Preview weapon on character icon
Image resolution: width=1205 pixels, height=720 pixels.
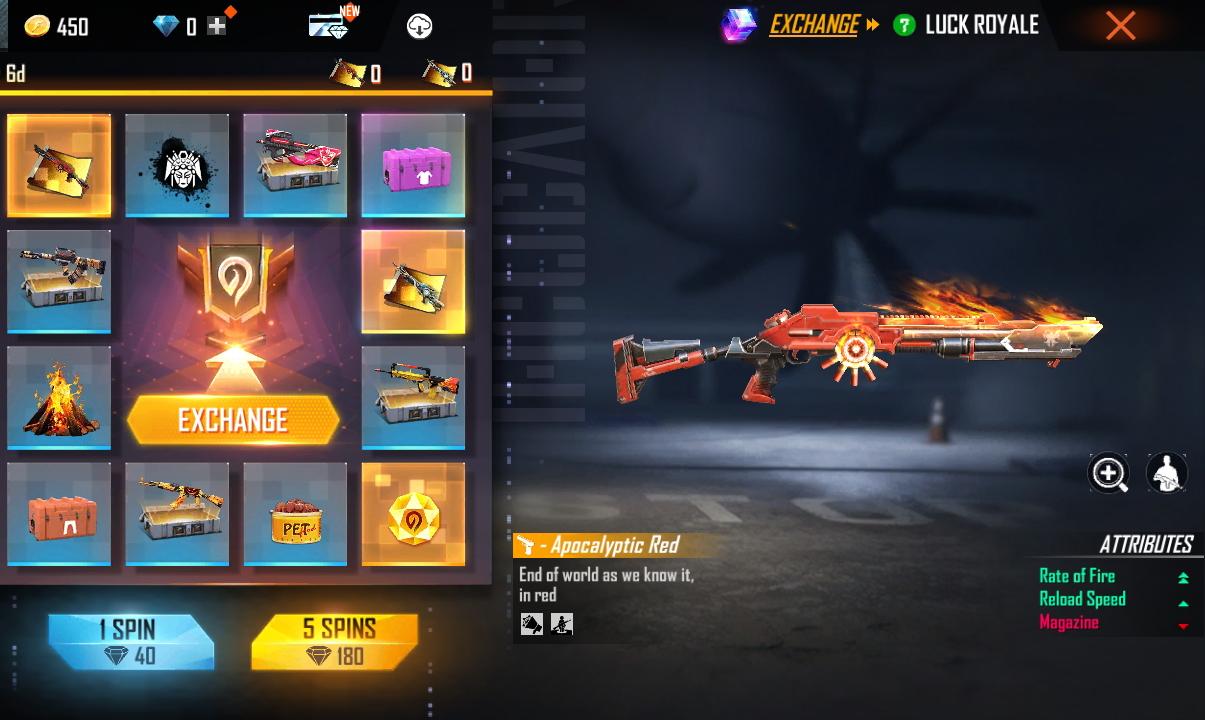pyautogui.click(x=1165, y=473)
